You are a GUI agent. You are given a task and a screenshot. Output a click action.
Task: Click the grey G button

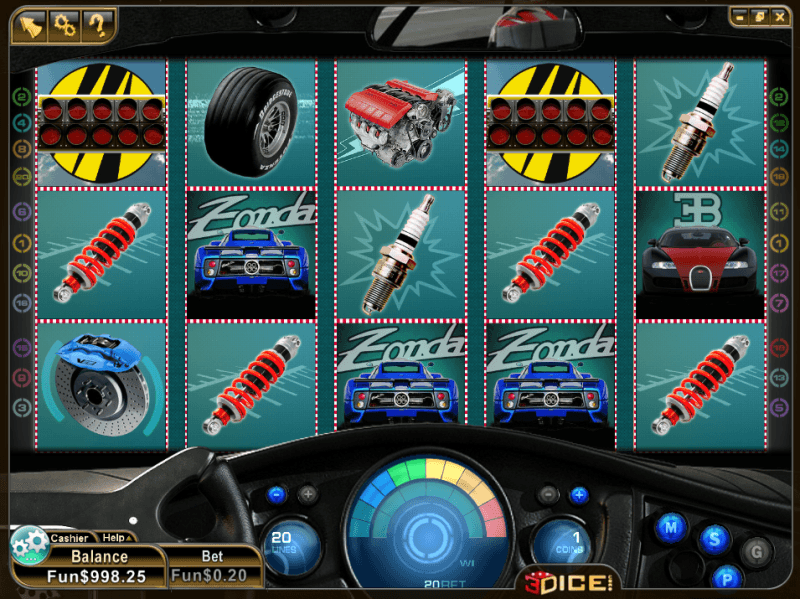tap(757, 549)
